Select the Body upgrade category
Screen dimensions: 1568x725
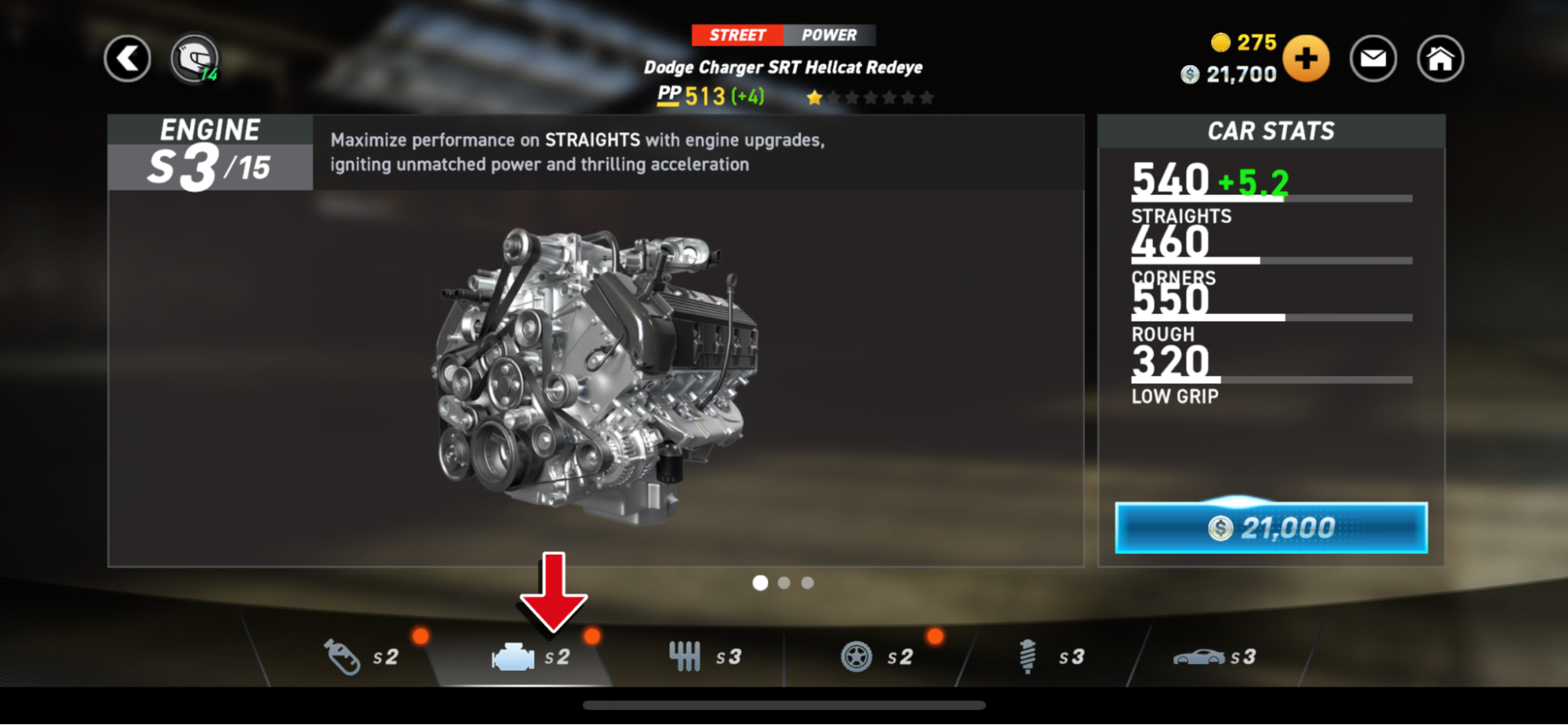coord(1201,657)
